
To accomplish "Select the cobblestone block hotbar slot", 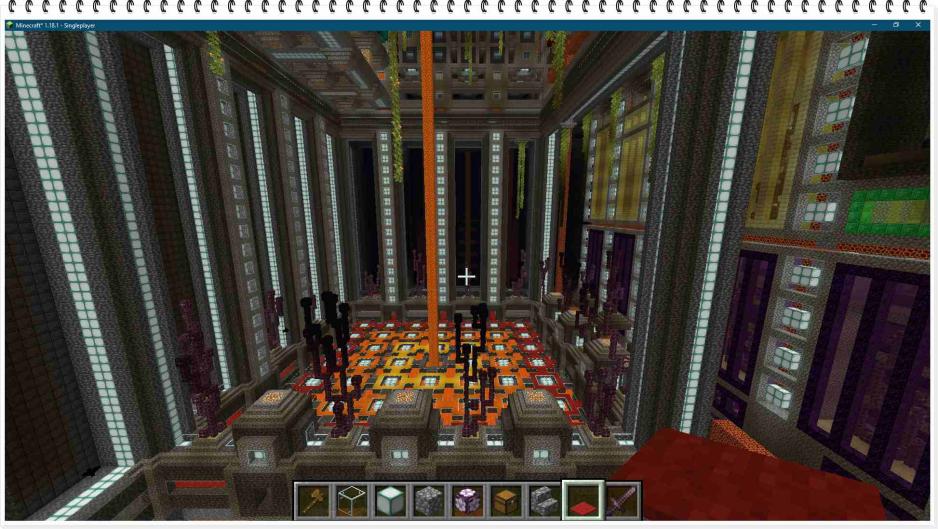I will pos(428,500).
